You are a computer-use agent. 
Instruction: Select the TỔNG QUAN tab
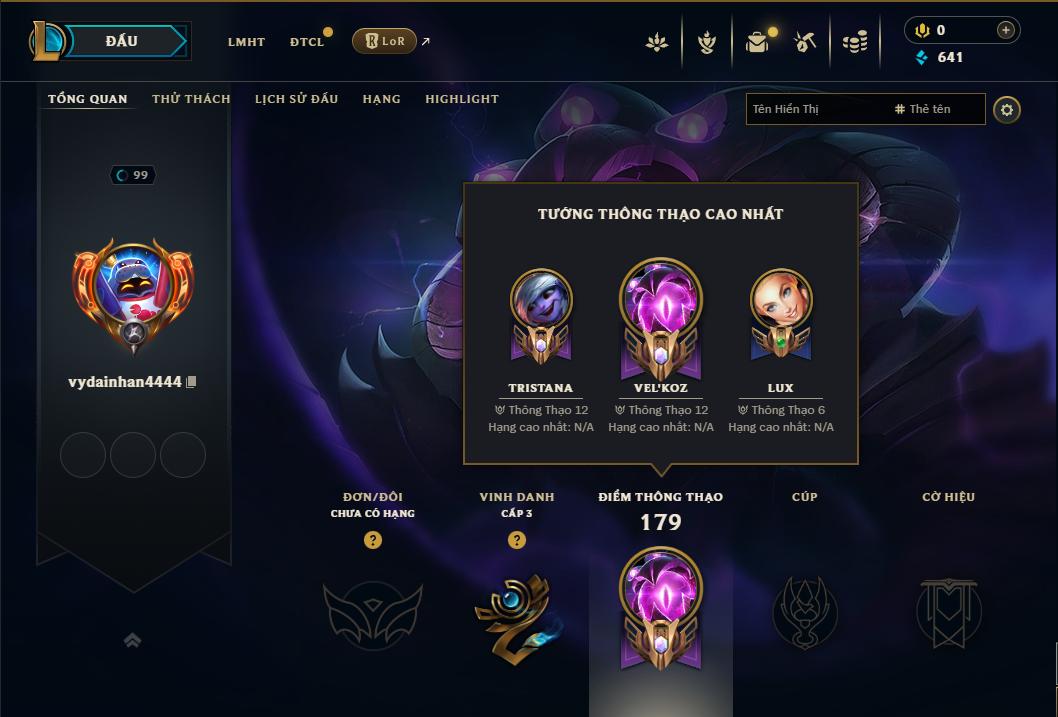[88, 99]
